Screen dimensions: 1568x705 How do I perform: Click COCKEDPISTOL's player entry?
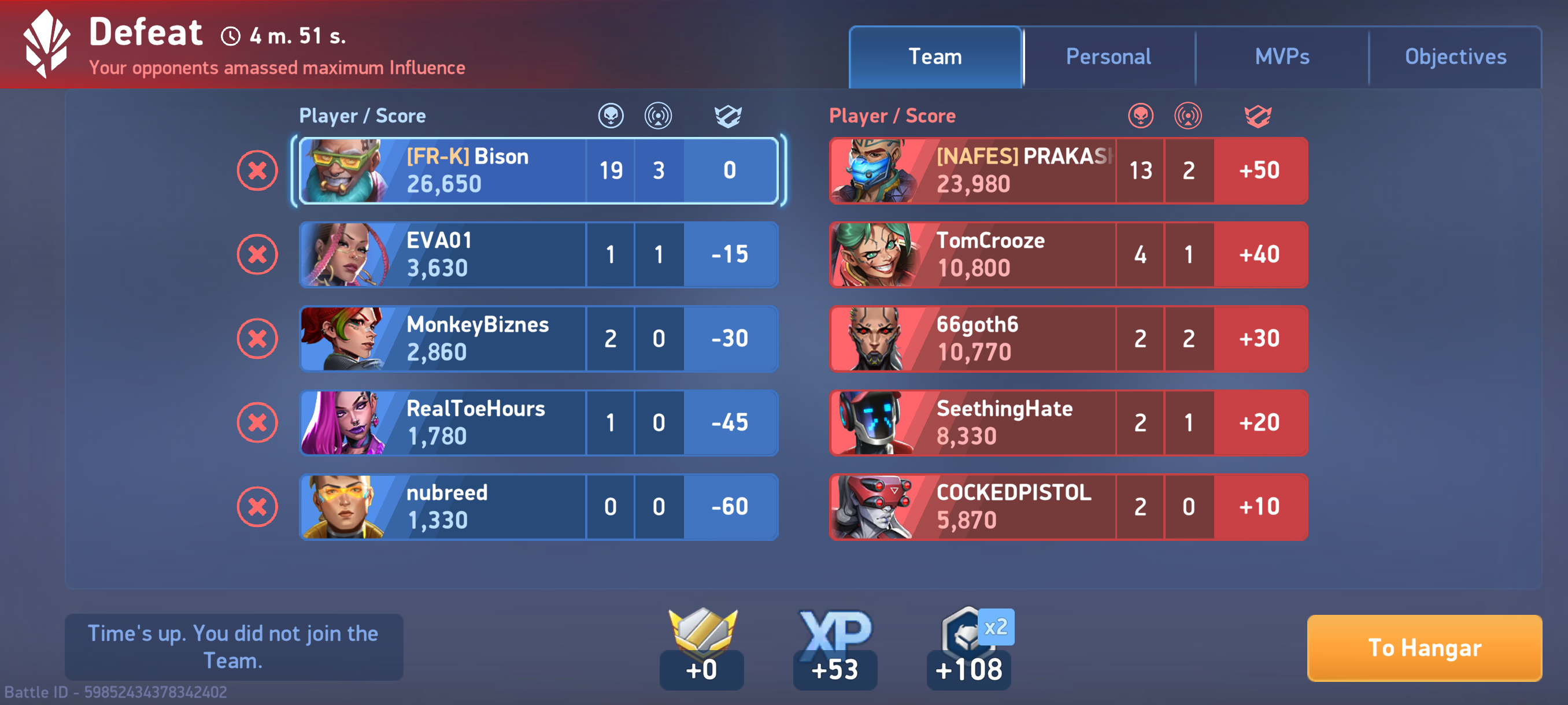[1068, 507]
